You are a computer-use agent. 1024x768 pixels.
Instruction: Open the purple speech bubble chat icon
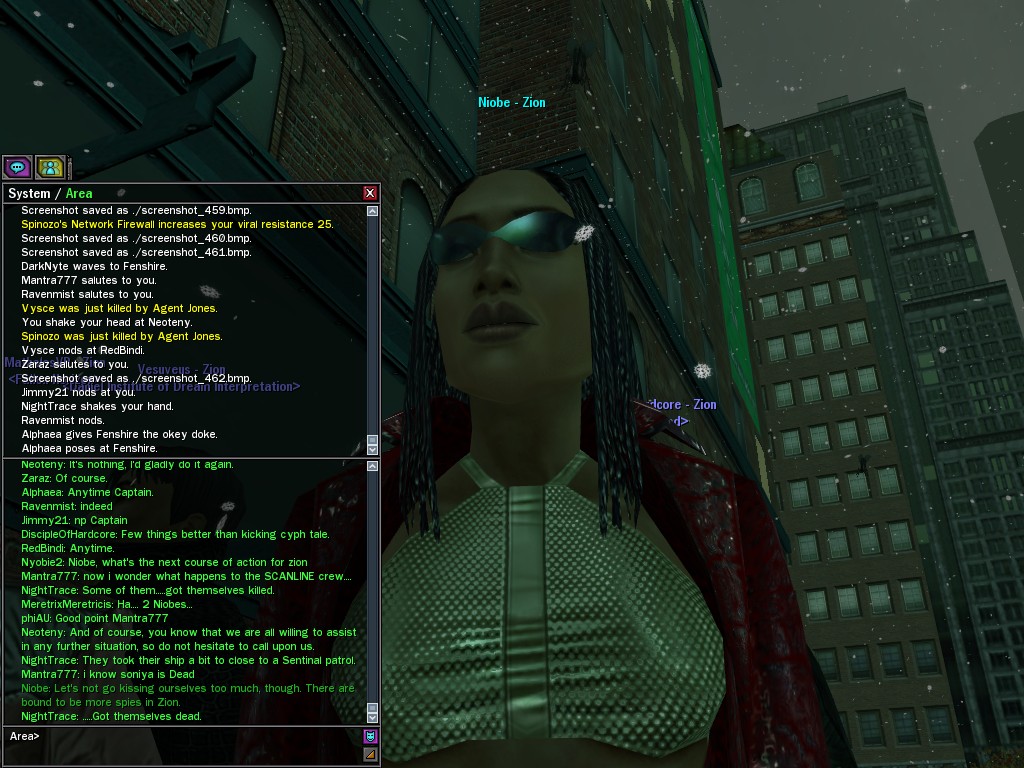click(x=17, y=167)
